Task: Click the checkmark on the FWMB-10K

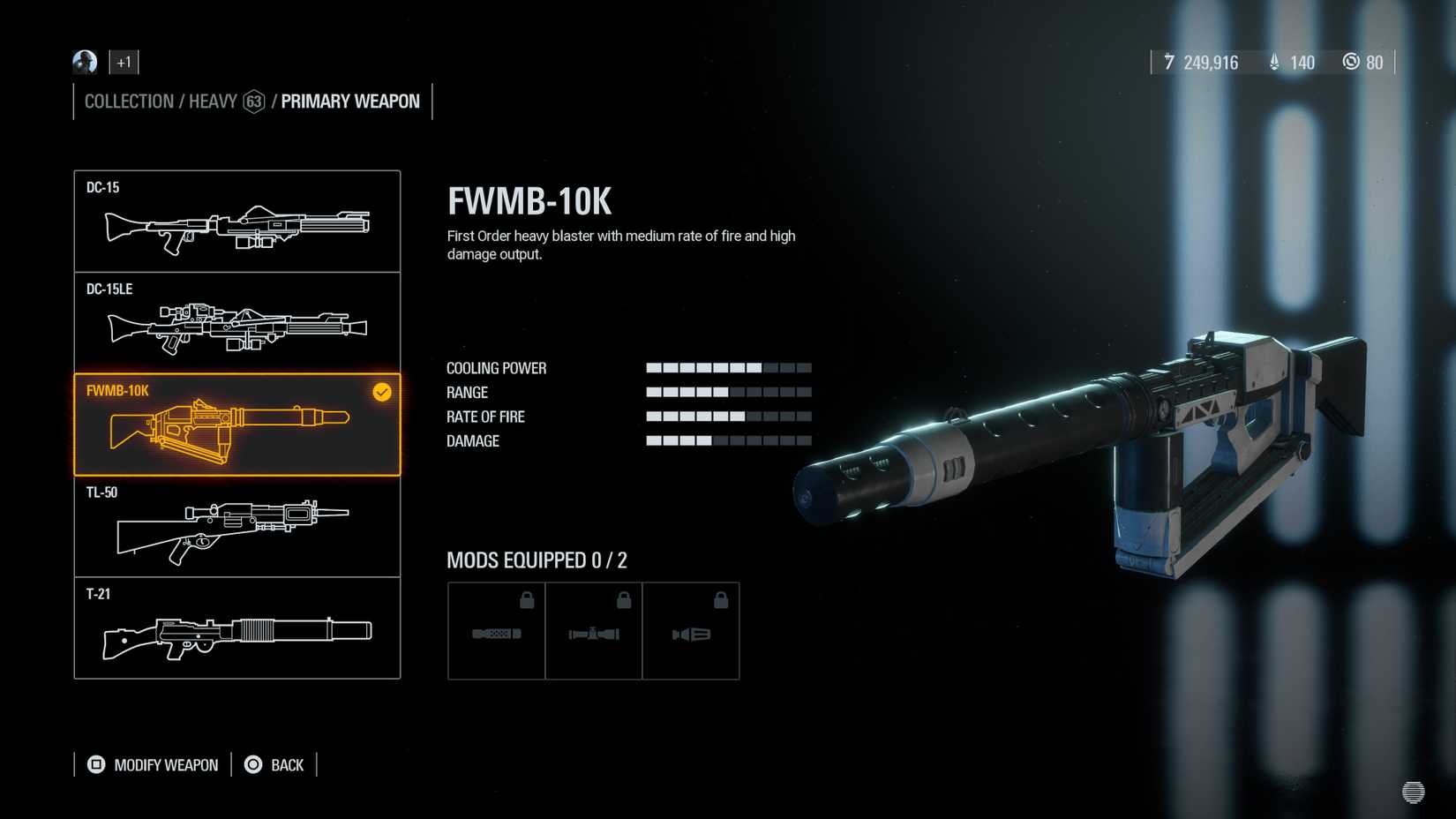Action: (380, 393)
